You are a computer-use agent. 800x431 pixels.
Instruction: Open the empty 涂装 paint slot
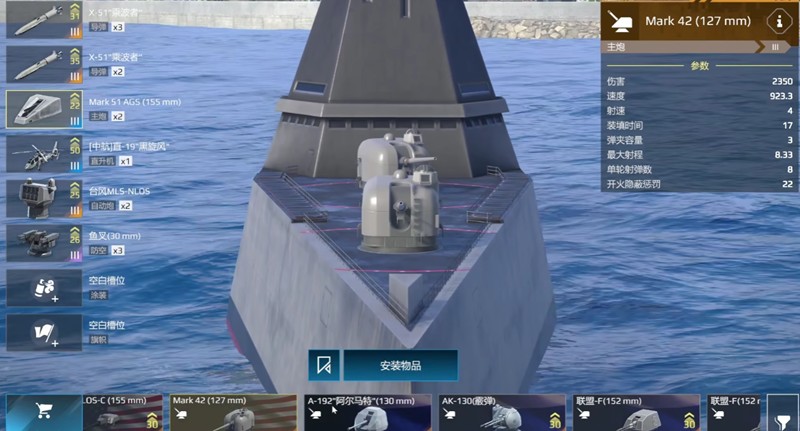tap(44, 287)
